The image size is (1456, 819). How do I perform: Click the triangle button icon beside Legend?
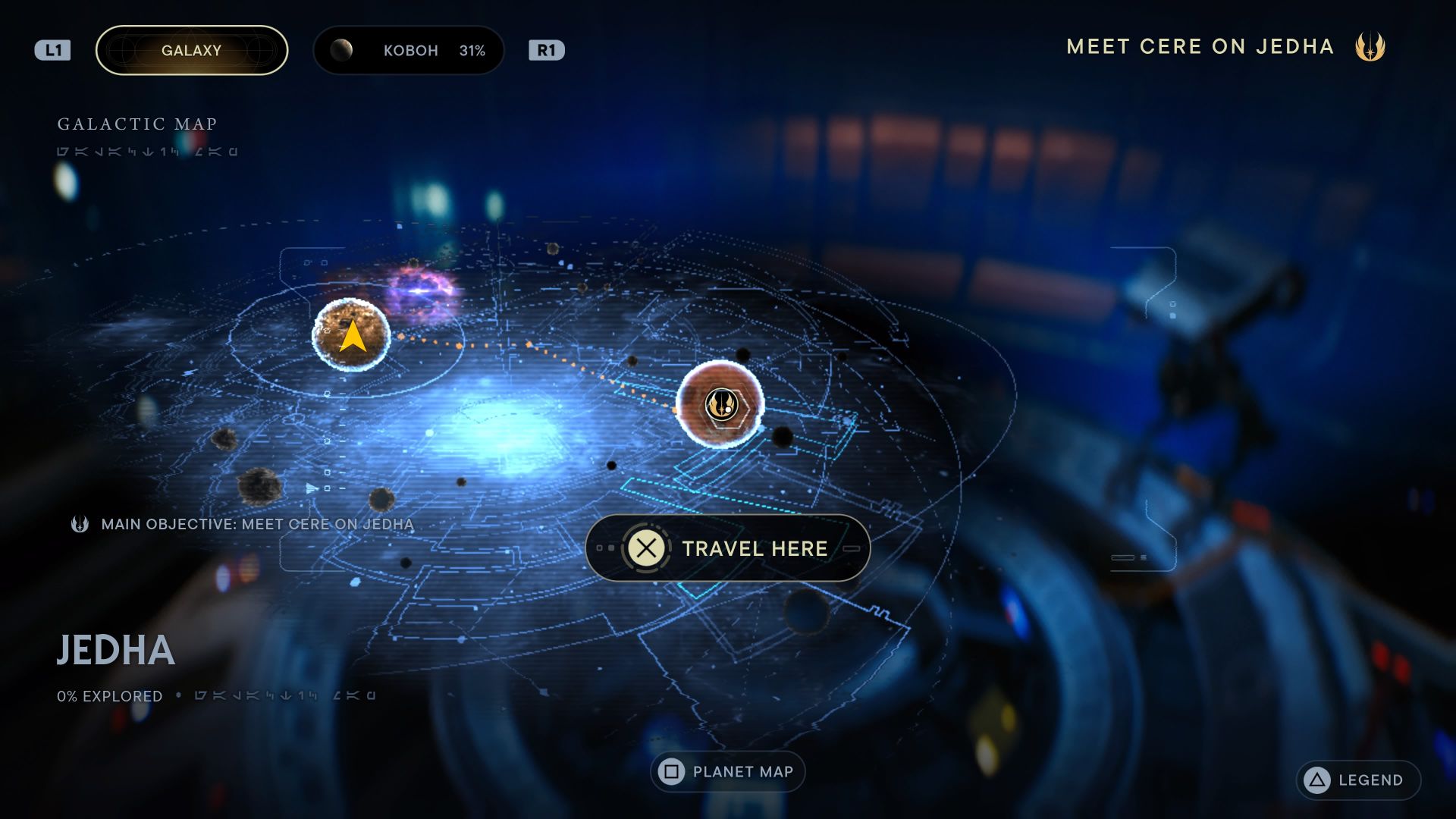(x=1316, y=780)
